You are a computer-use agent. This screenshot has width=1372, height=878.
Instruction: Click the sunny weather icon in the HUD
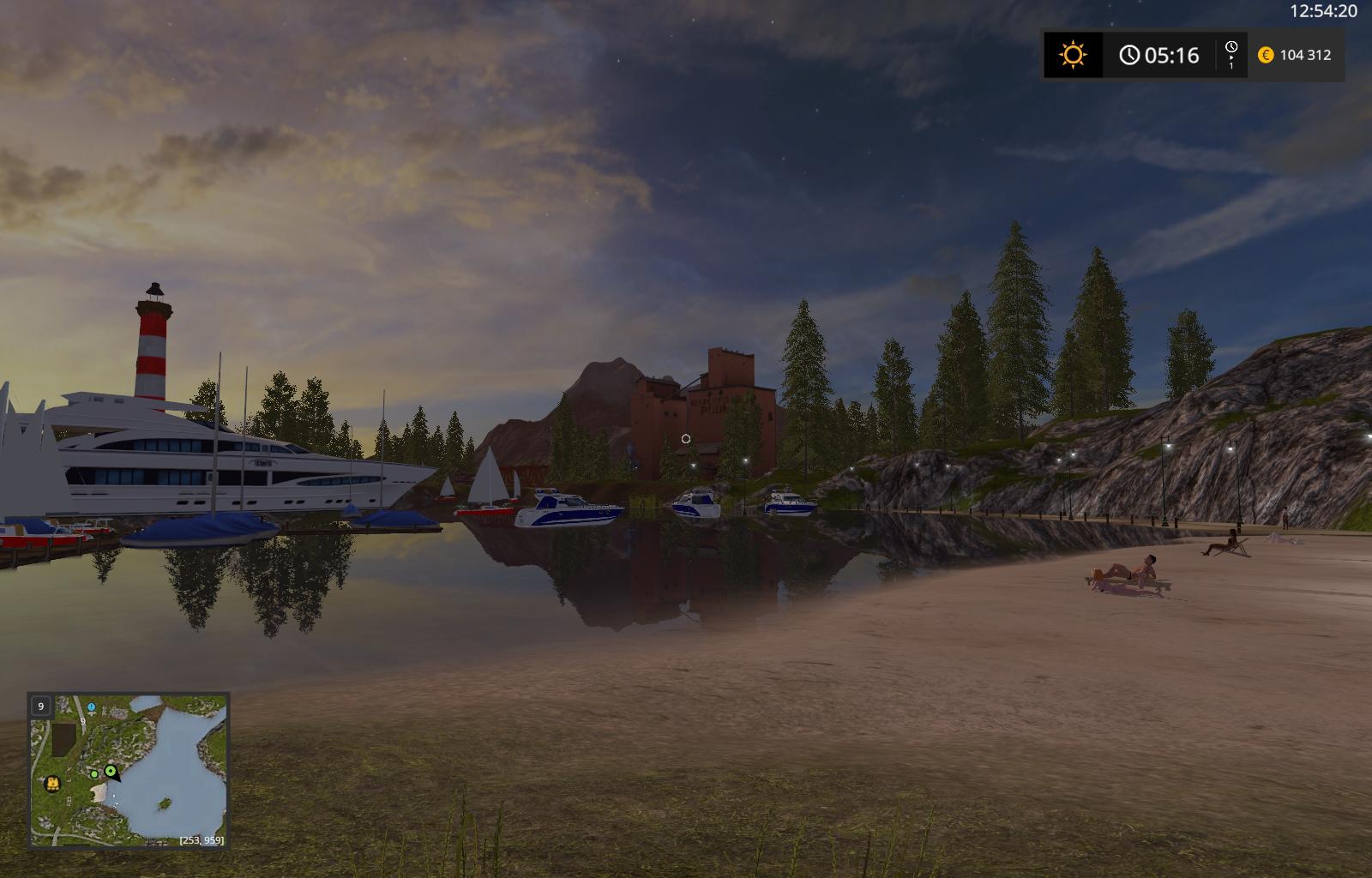click(x=1074, y=56)
